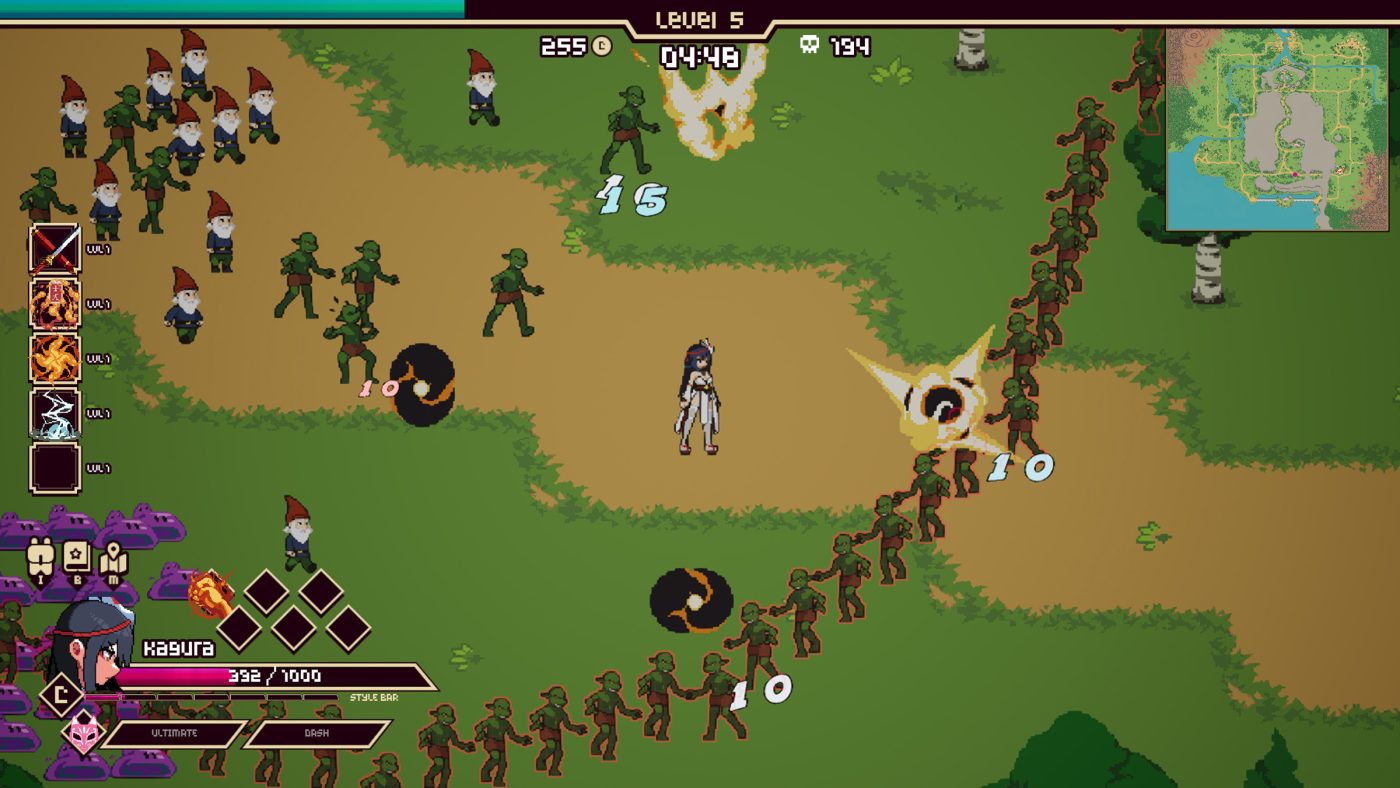The width and height of the screenshot is (1400, 788).
Task: Open the star book icon
Action: [77, 558]
